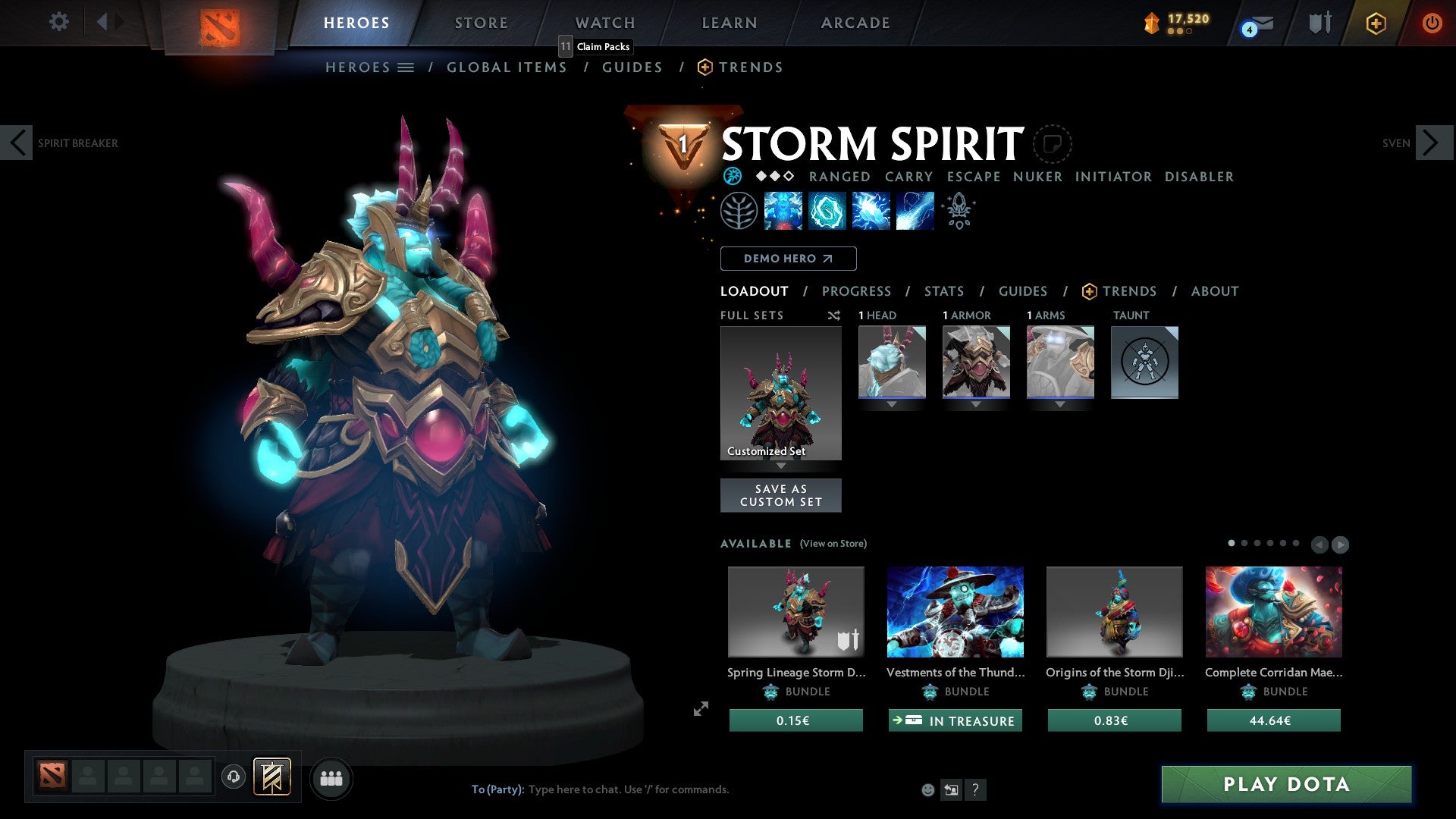
Task: Open the emoticon smiley icon beside chat
Action: pyautogui.click(x=927, y=789)
